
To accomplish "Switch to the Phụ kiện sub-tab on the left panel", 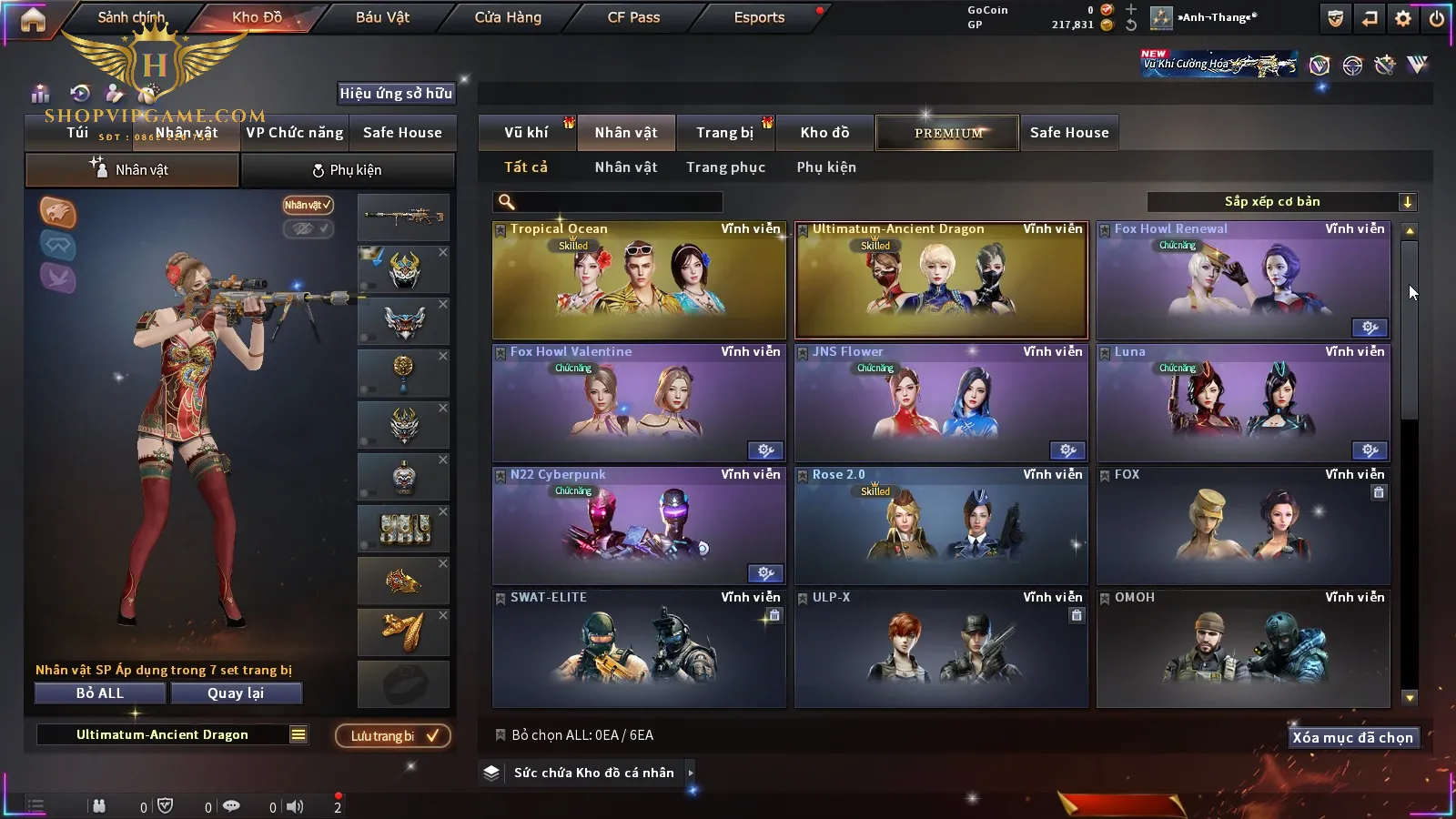I will point(347,170).
